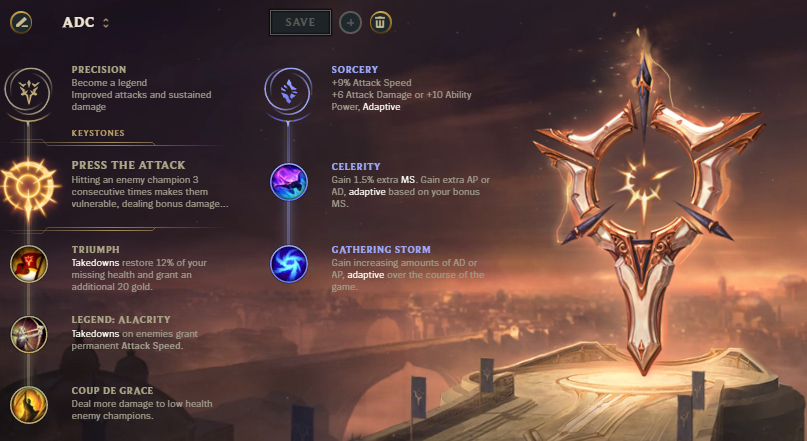Choose the Coup de Grace rune

click(27, 403)
